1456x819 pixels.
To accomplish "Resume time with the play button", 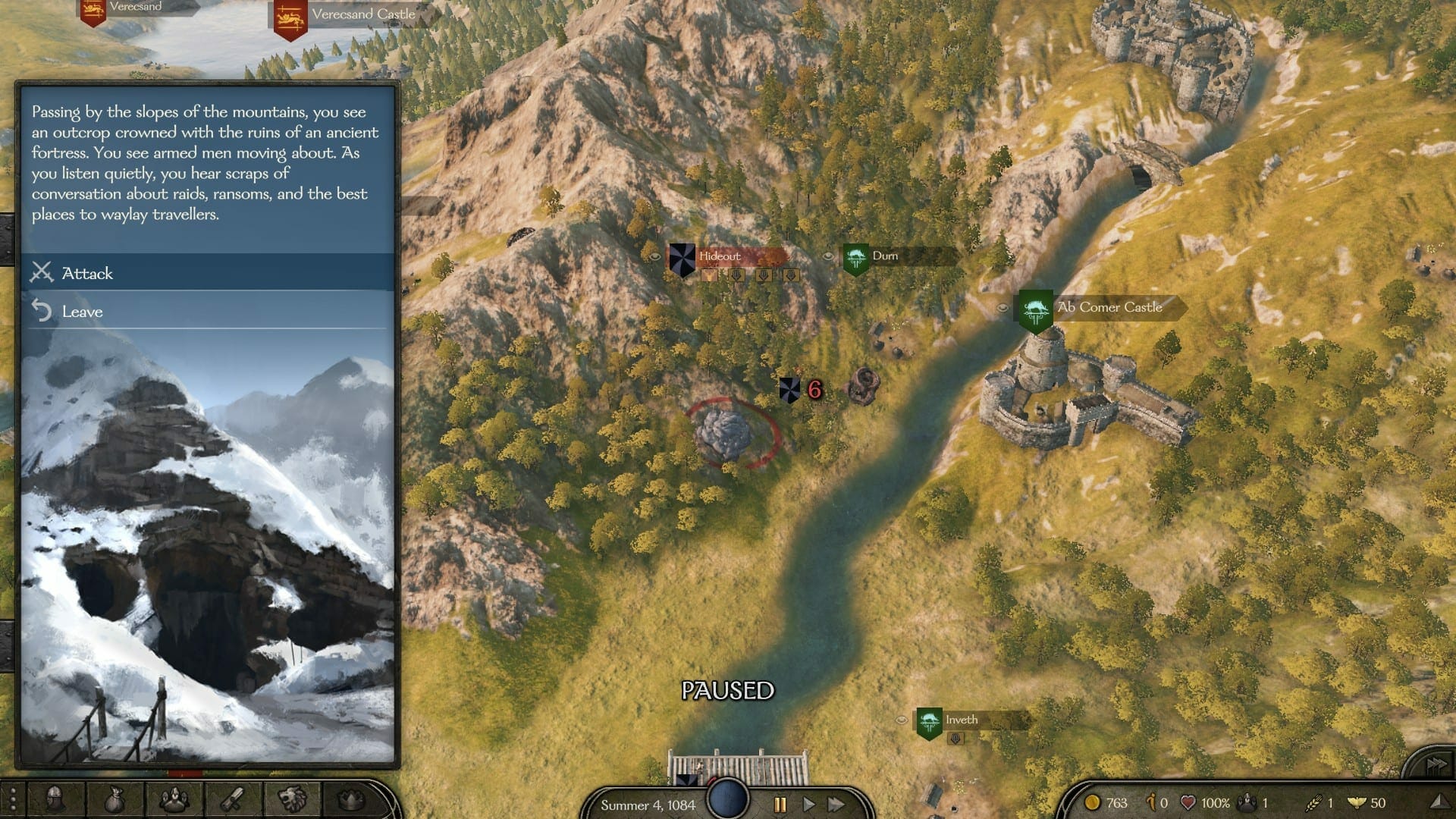I will pos(808,805).
